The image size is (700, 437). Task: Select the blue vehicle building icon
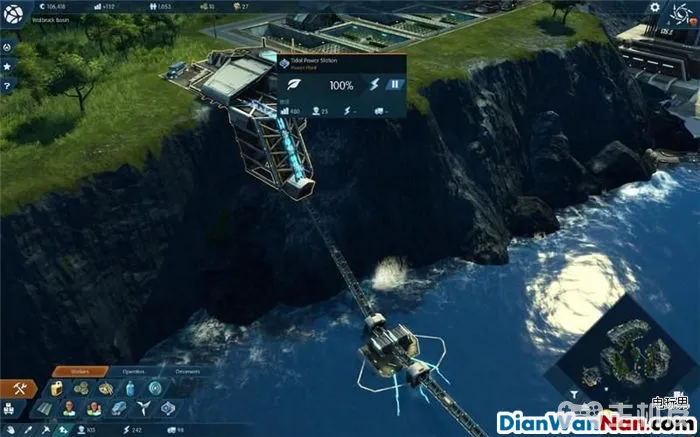118,408
